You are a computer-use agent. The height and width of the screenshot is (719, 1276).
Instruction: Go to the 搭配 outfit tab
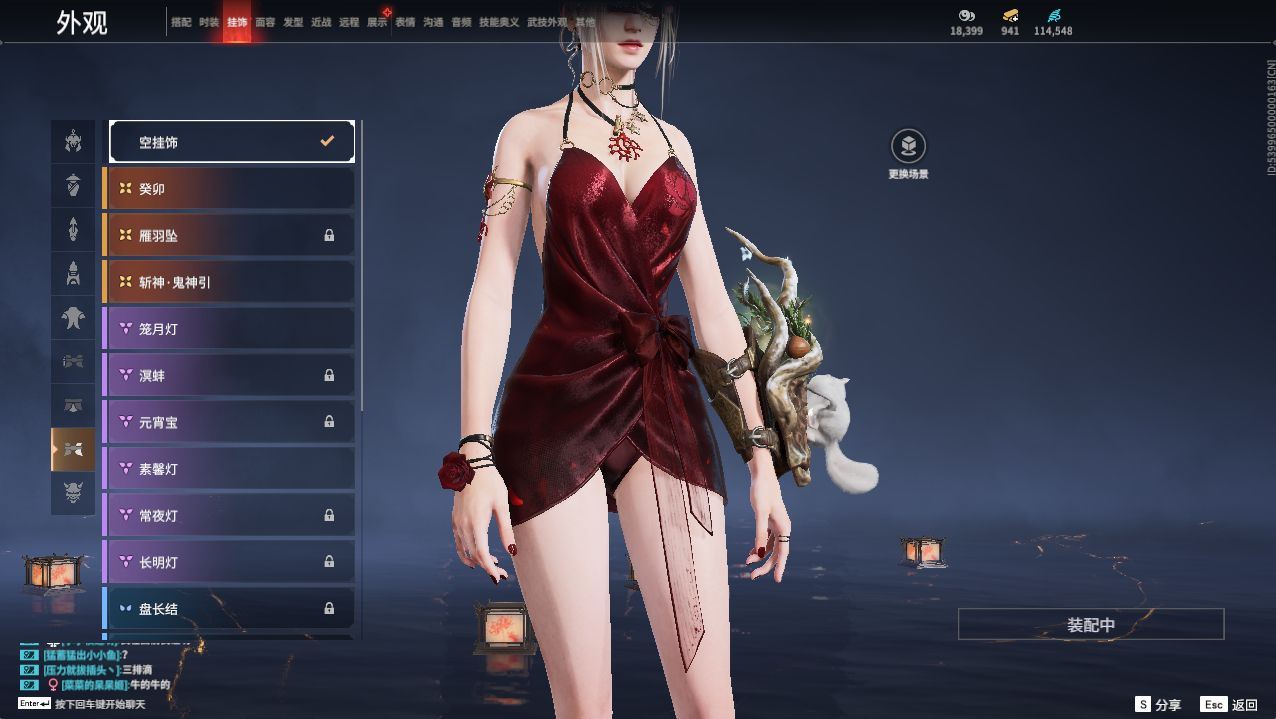click(181, 22)
